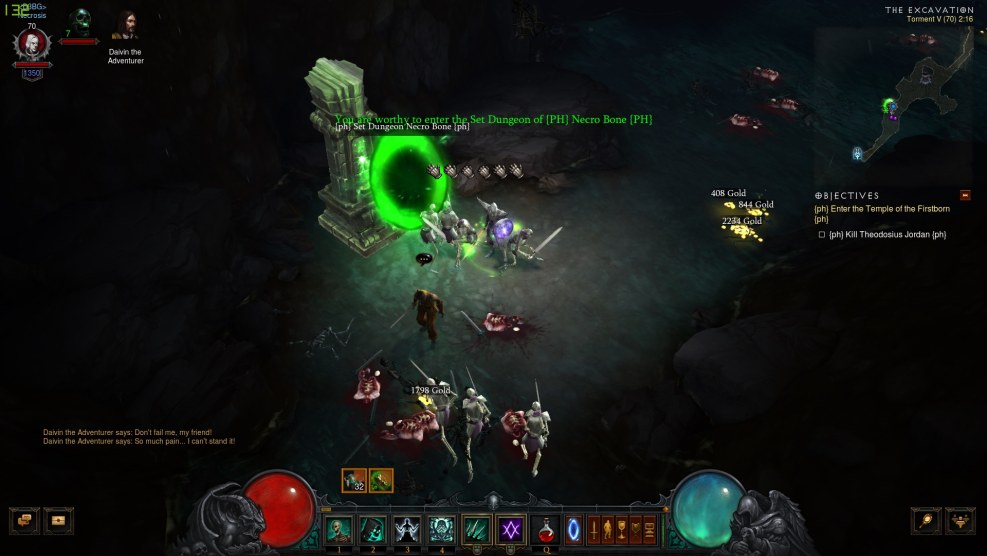This screenshot has width=987, height=556.
Task: Select the green buff icon above the action bar
Action: tap(381, 481)
